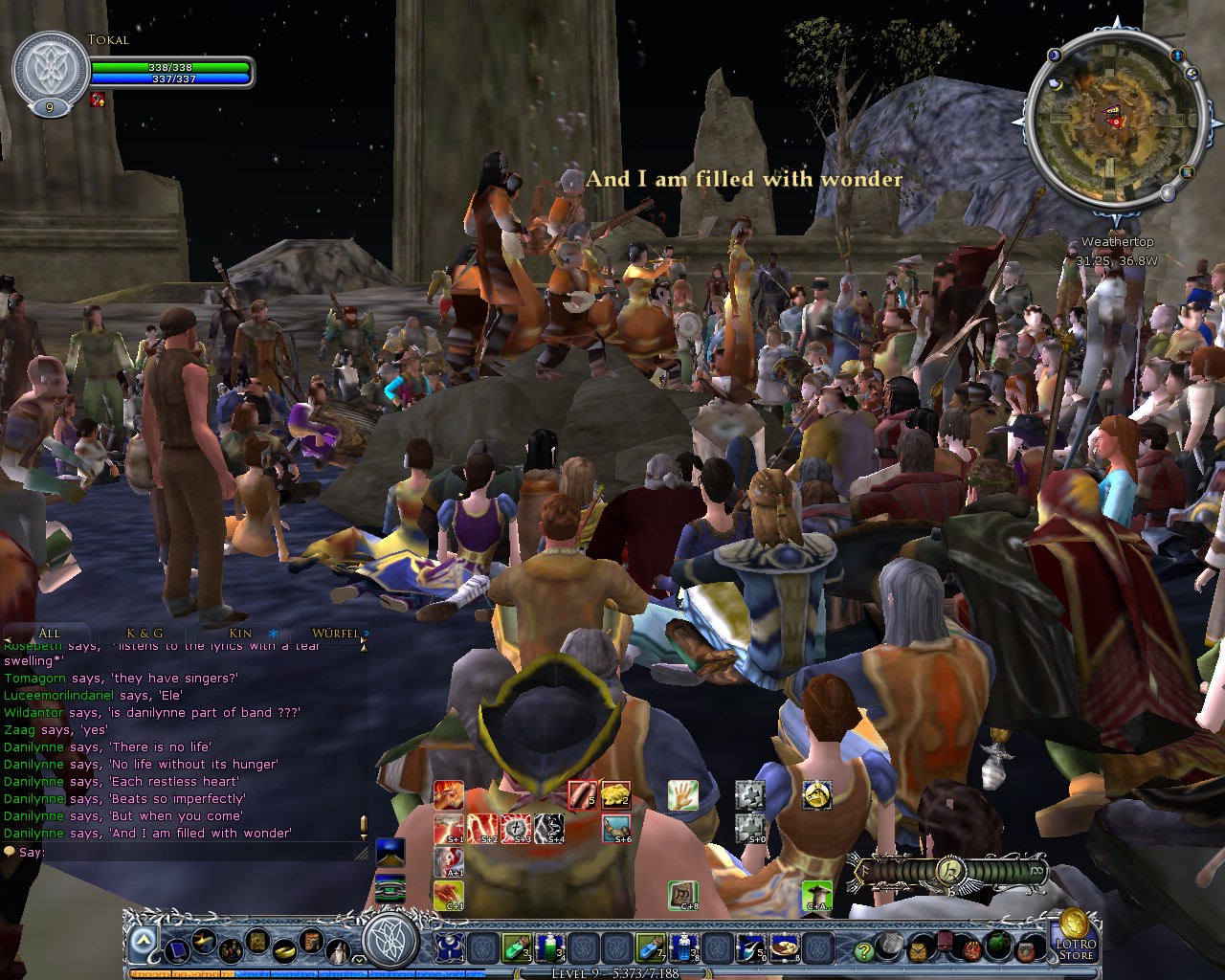This screenshot has height=980, width=1225.
Task: Click the white hand skill quickslot
Action: pos(682,794)
